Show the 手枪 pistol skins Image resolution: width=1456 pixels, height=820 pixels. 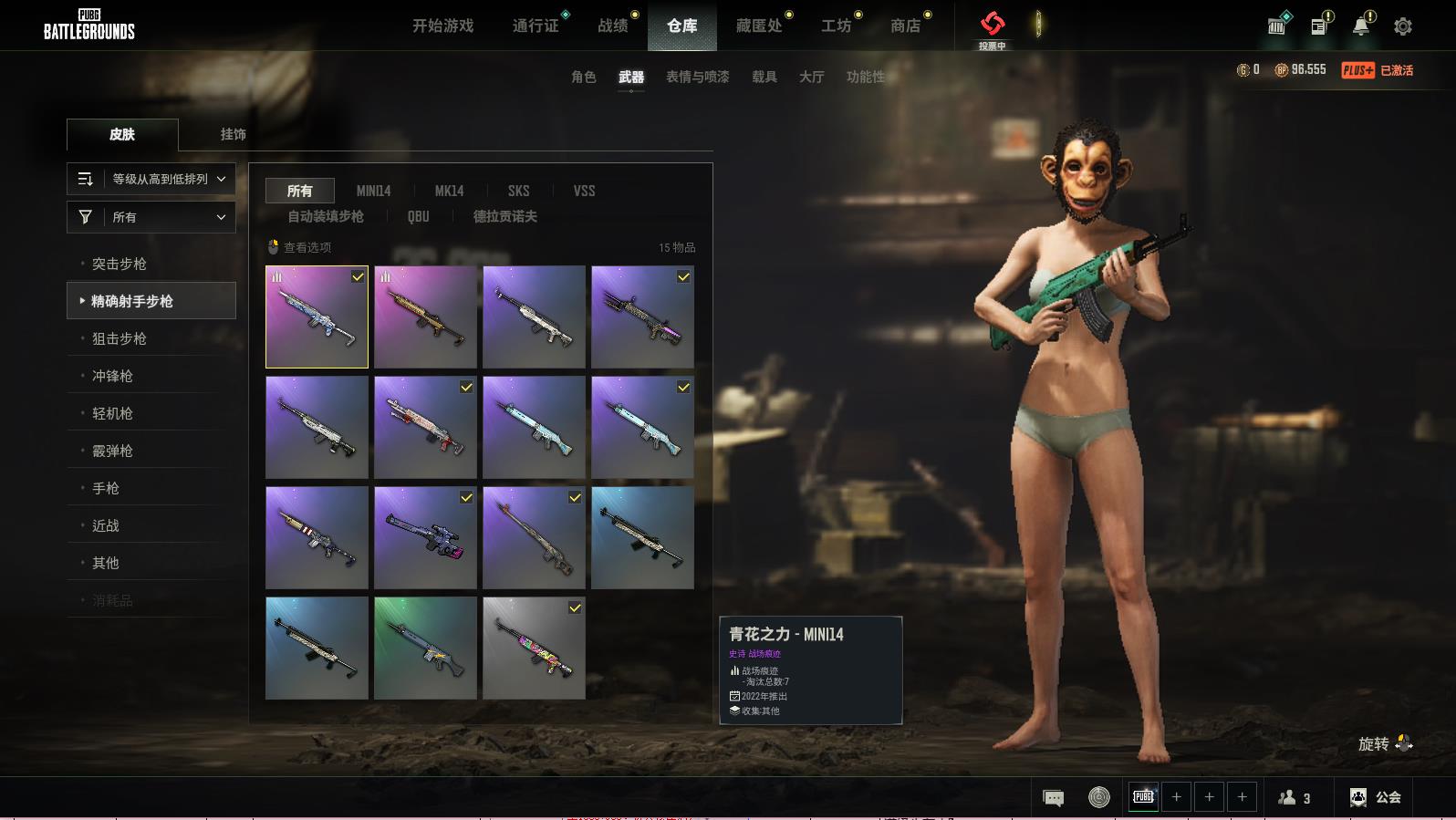coord(106,488)
